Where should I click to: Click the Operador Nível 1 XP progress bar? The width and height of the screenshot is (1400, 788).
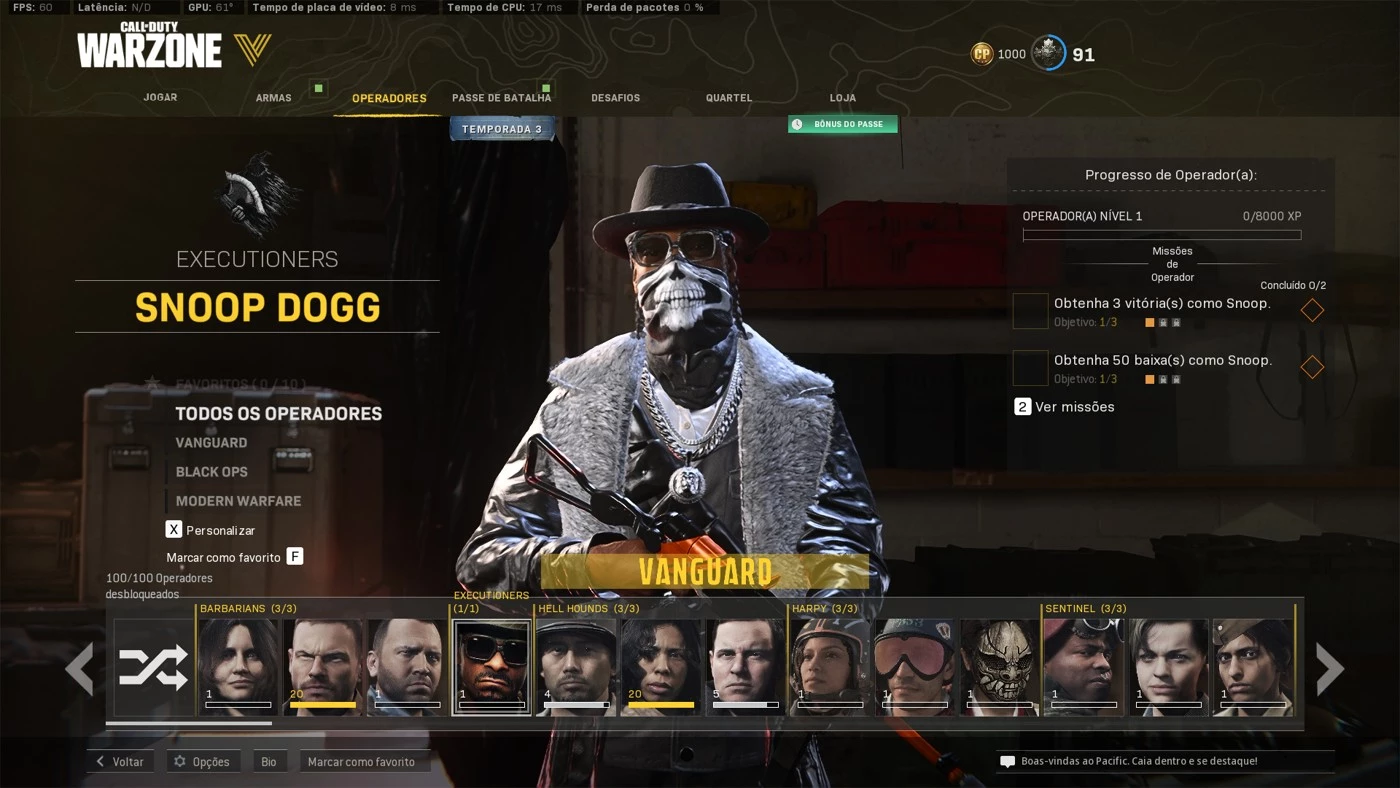pos(1161,233)
